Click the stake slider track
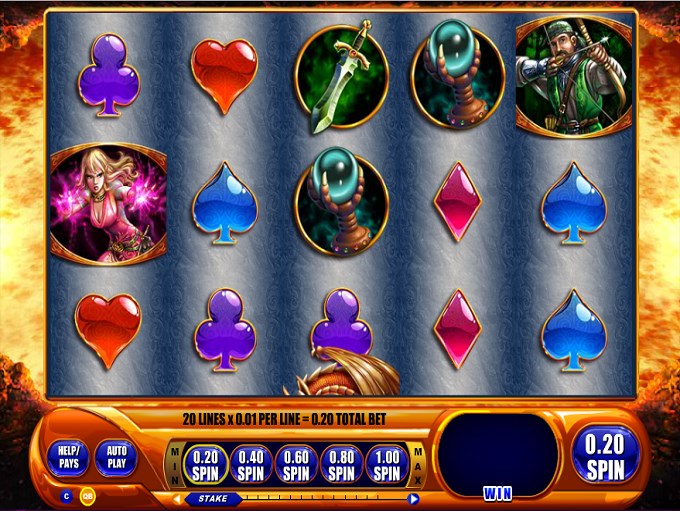680x511 pixels. pyautogui.click(x=320, y=498)
